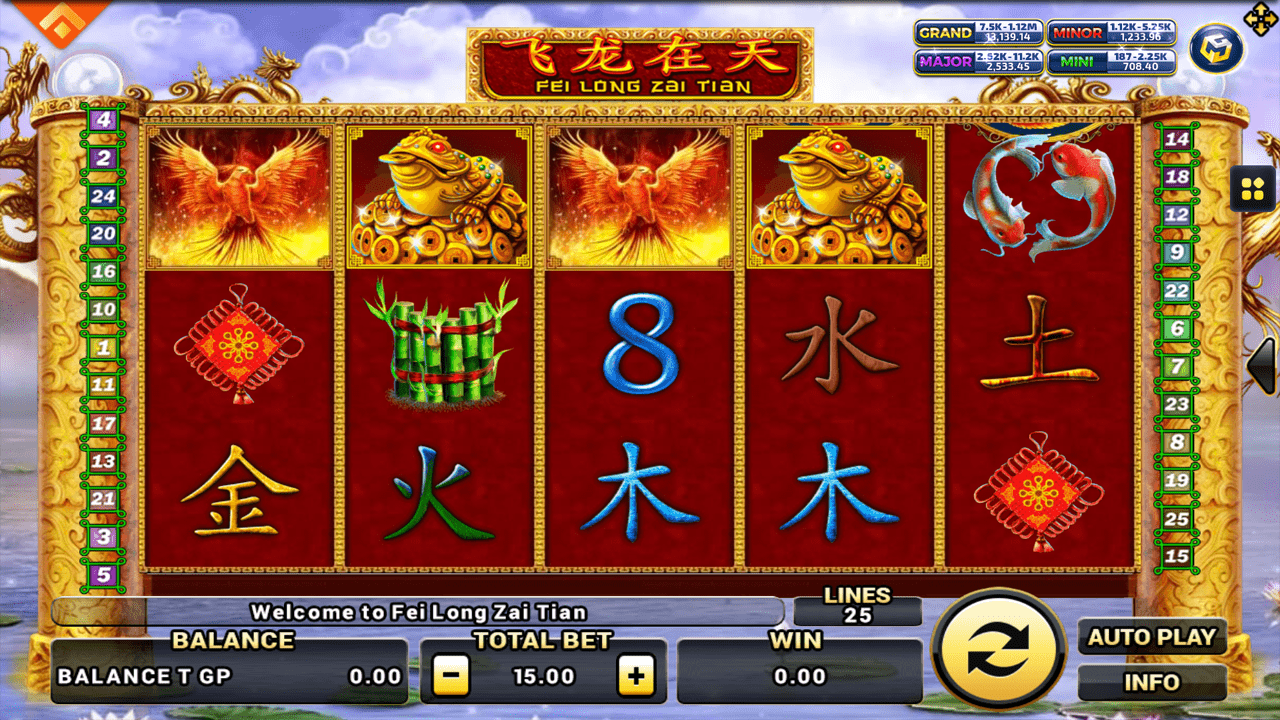
Task: Highlight payline marker 1
Action: [x=103, y=348]
